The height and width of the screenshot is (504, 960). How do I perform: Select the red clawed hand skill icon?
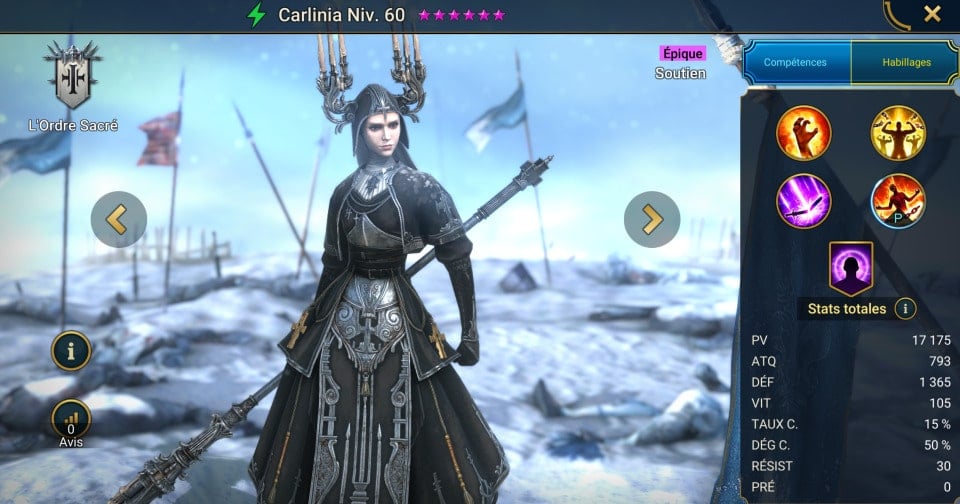804,133
